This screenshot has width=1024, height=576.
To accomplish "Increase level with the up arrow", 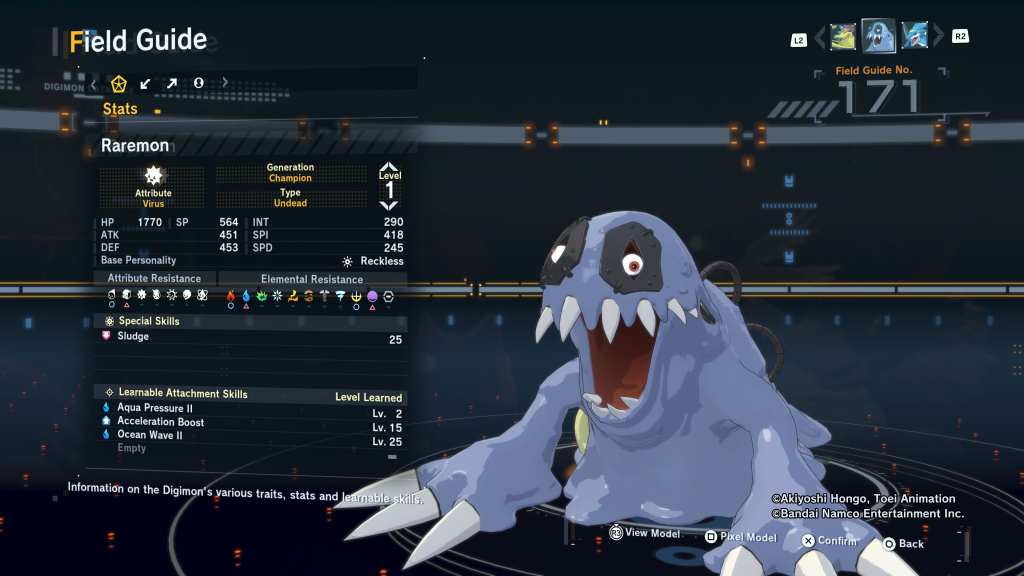I will click(x=389, y=167).
